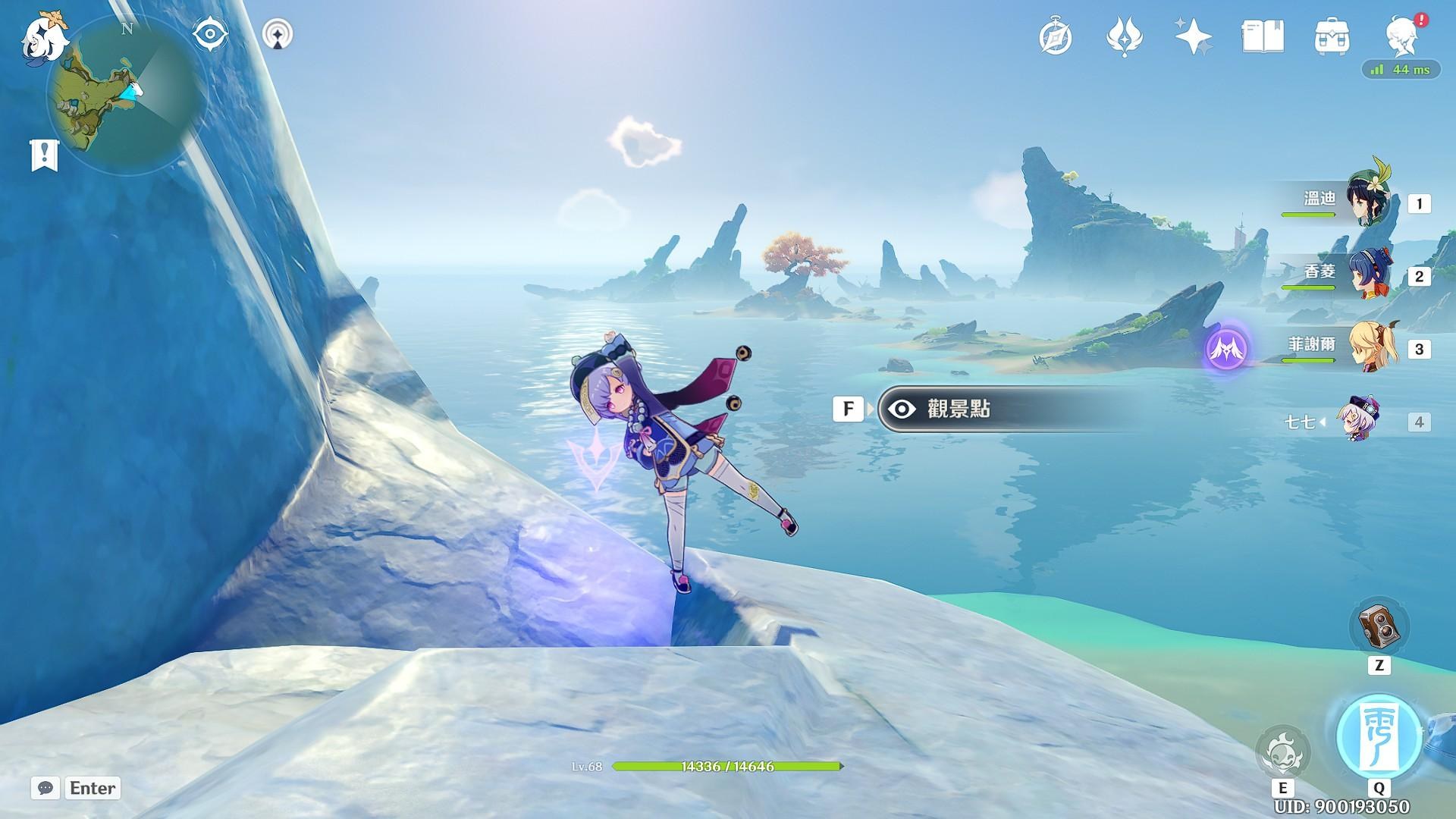The image size is (1456, 819).
Task: Open the quest log exclamation bookmark
Action: [44, 155]
